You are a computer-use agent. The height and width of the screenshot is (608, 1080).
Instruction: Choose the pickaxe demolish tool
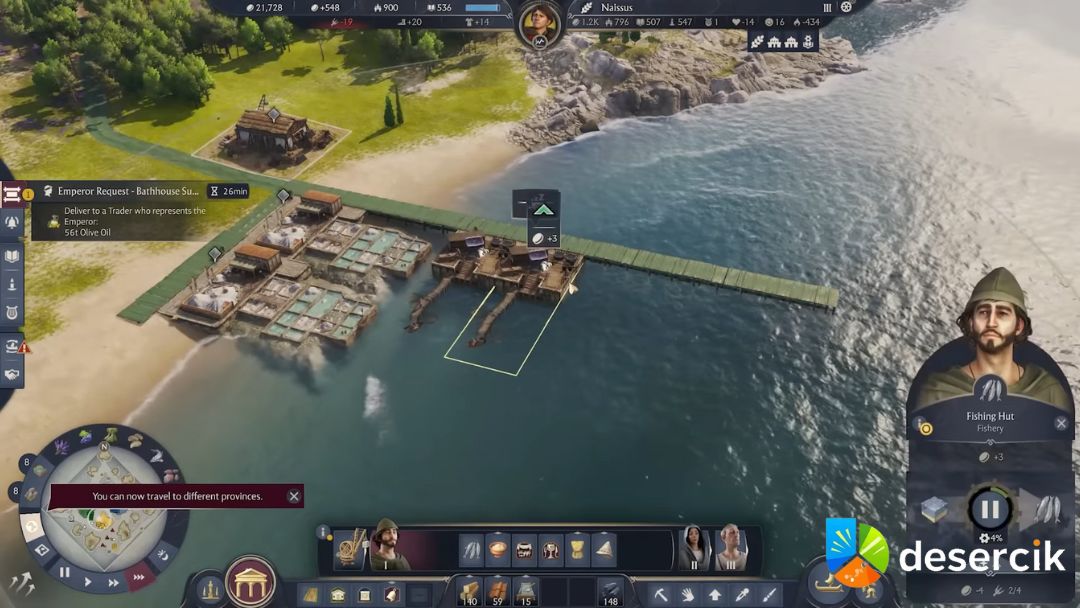click(663, 594)
